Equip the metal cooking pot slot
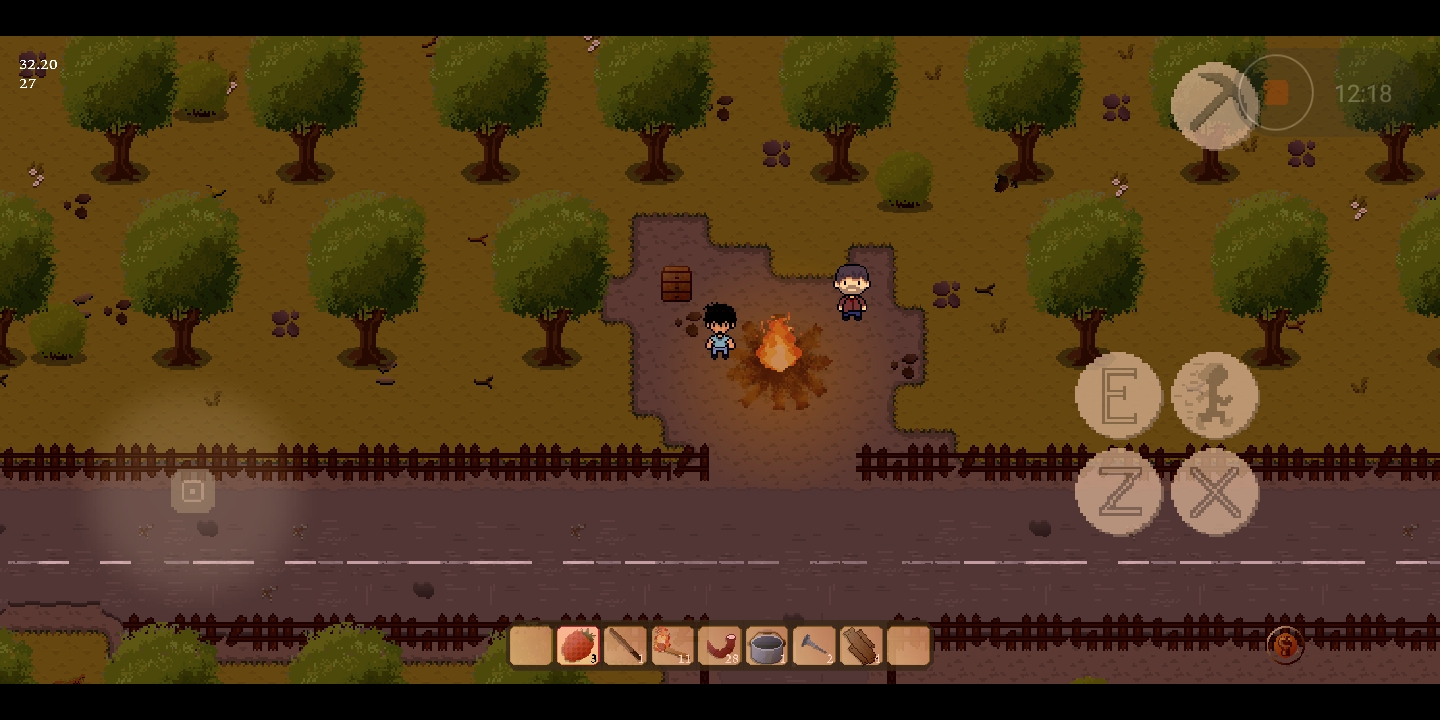Screen dimensions: 1440x720 pyautogui.click(x=766, y=646)
